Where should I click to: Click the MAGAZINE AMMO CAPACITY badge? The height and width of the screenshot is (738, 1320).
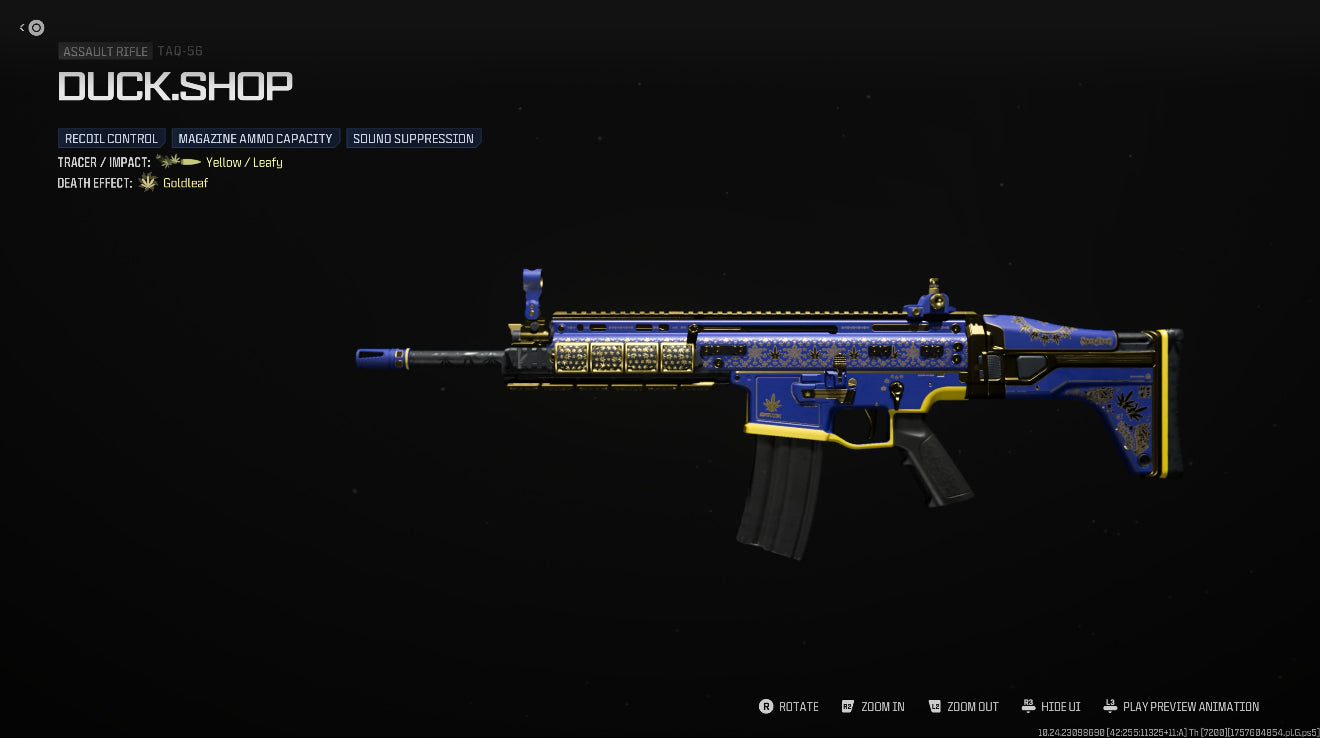click(x=255, y=138)
